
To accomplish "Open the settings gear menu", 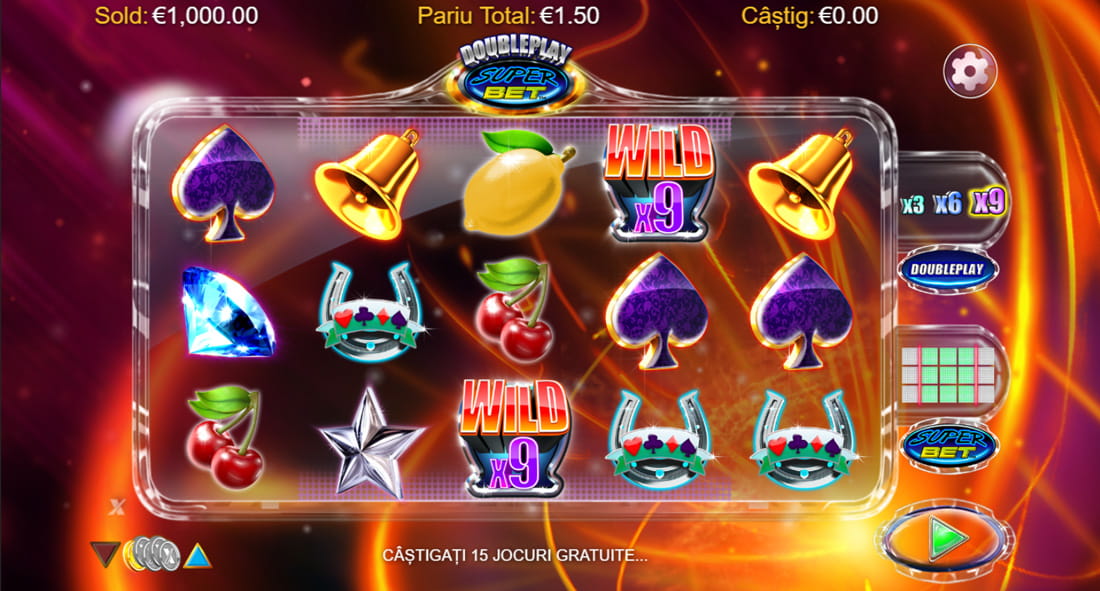I will point(968,70).
